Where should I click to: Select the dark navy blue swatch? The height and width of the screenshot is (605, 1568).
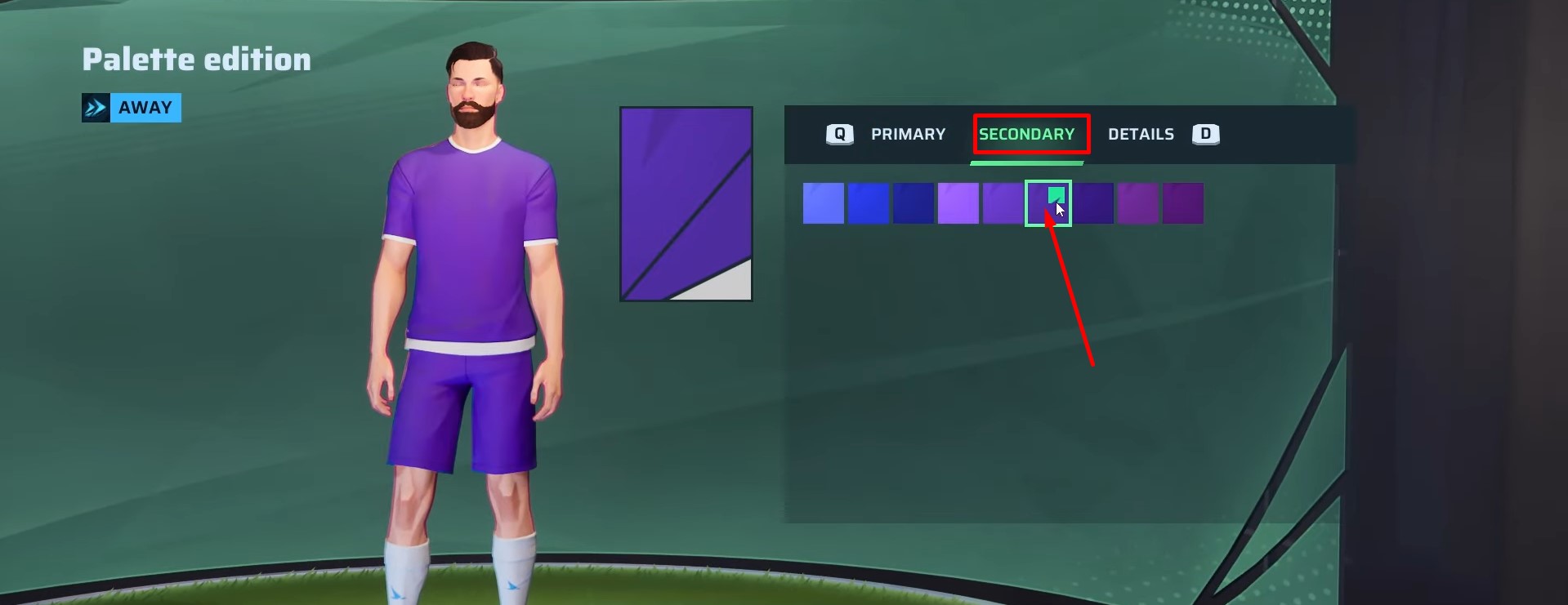click(914, 202)
